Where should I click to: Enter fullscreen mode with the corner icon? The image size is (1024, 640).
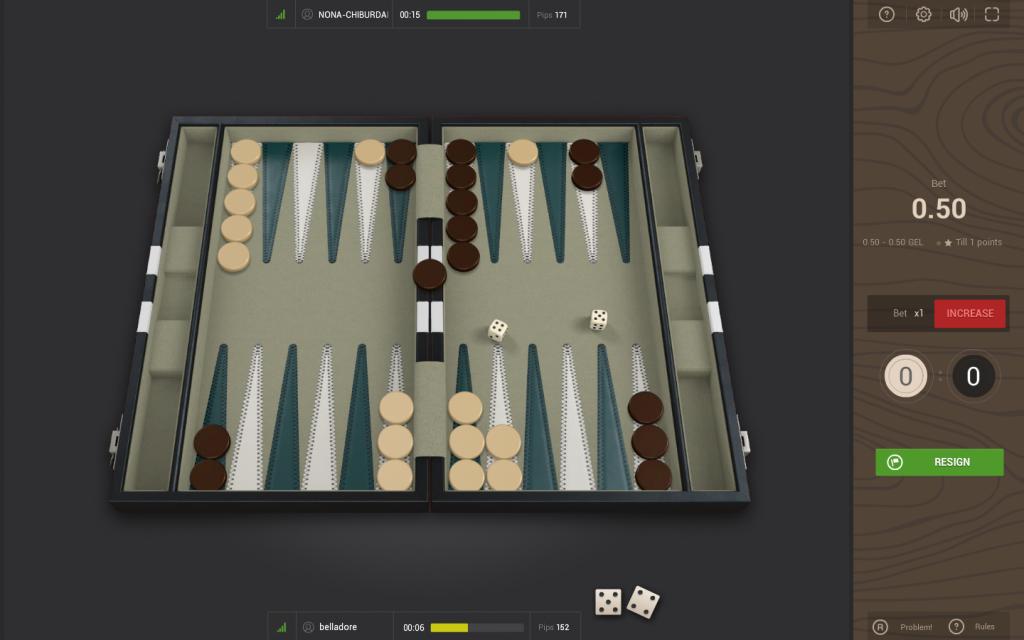click(x=992, y=14)
